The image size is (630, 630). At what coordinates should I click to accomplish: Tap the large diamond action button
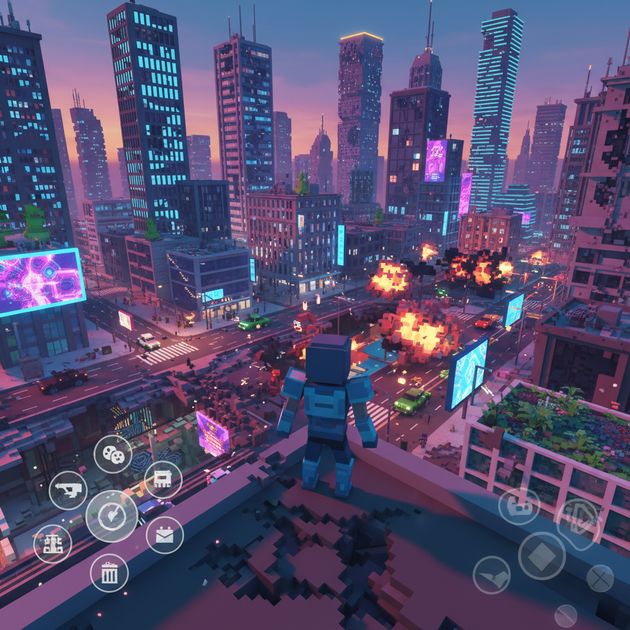click(x=542, y=555)
